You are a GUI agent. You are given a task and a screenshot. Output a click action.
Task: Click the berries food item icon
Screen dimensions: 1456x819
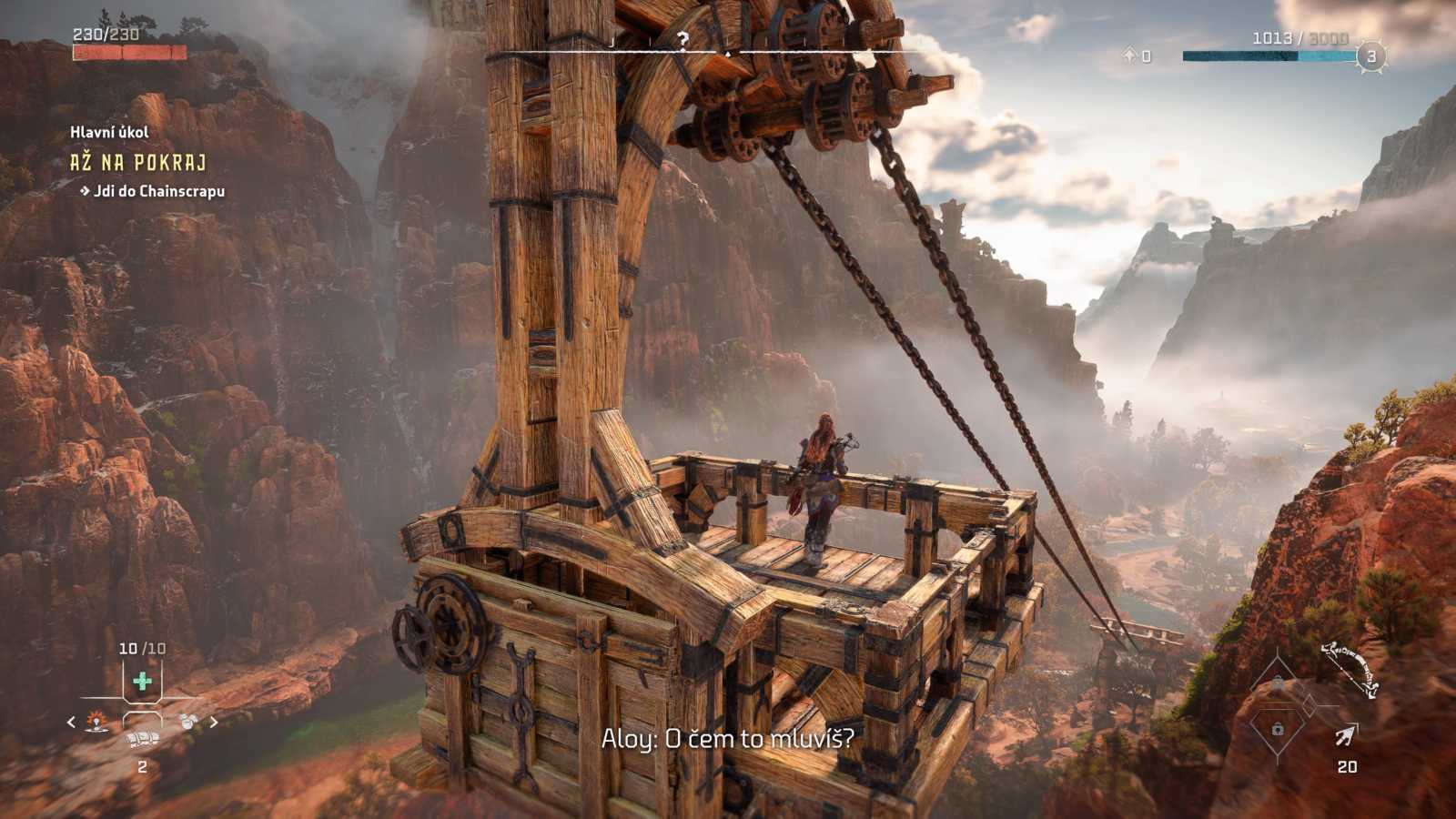(x=187, y=722)
